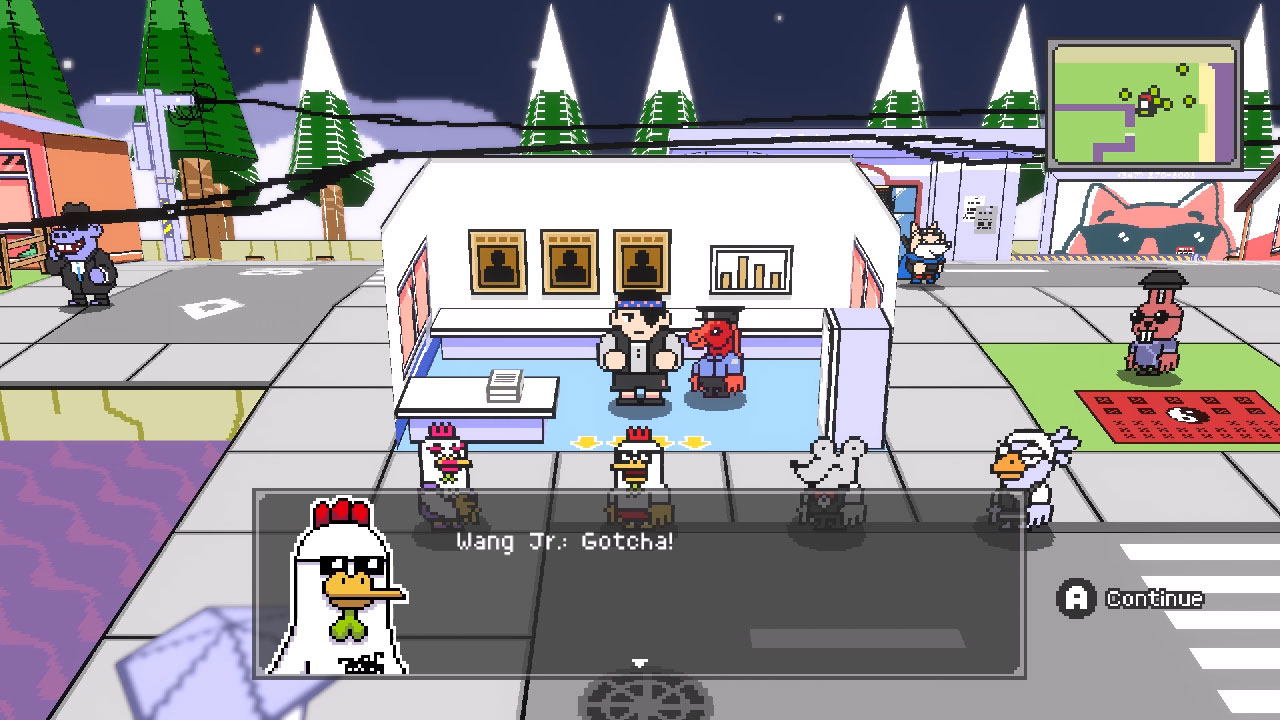Select the white mouse on the sidewalk
The image size is (1280, 720).
(826, 462)
